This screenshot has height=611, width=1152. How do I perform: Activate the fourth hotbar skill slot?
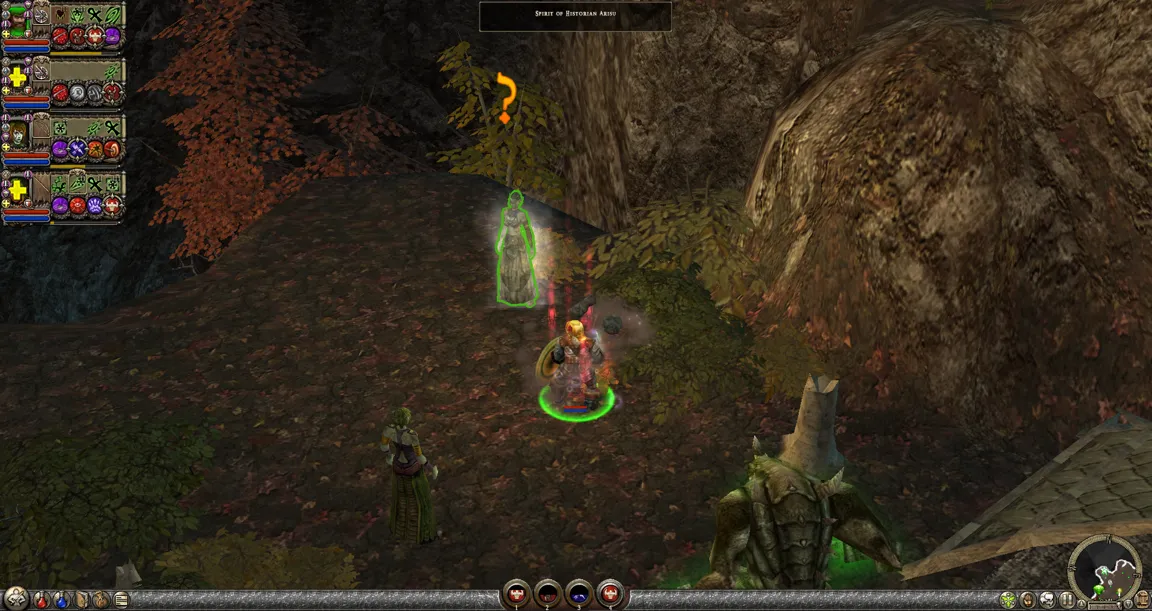pyautogui.click(x=611, y=594)
